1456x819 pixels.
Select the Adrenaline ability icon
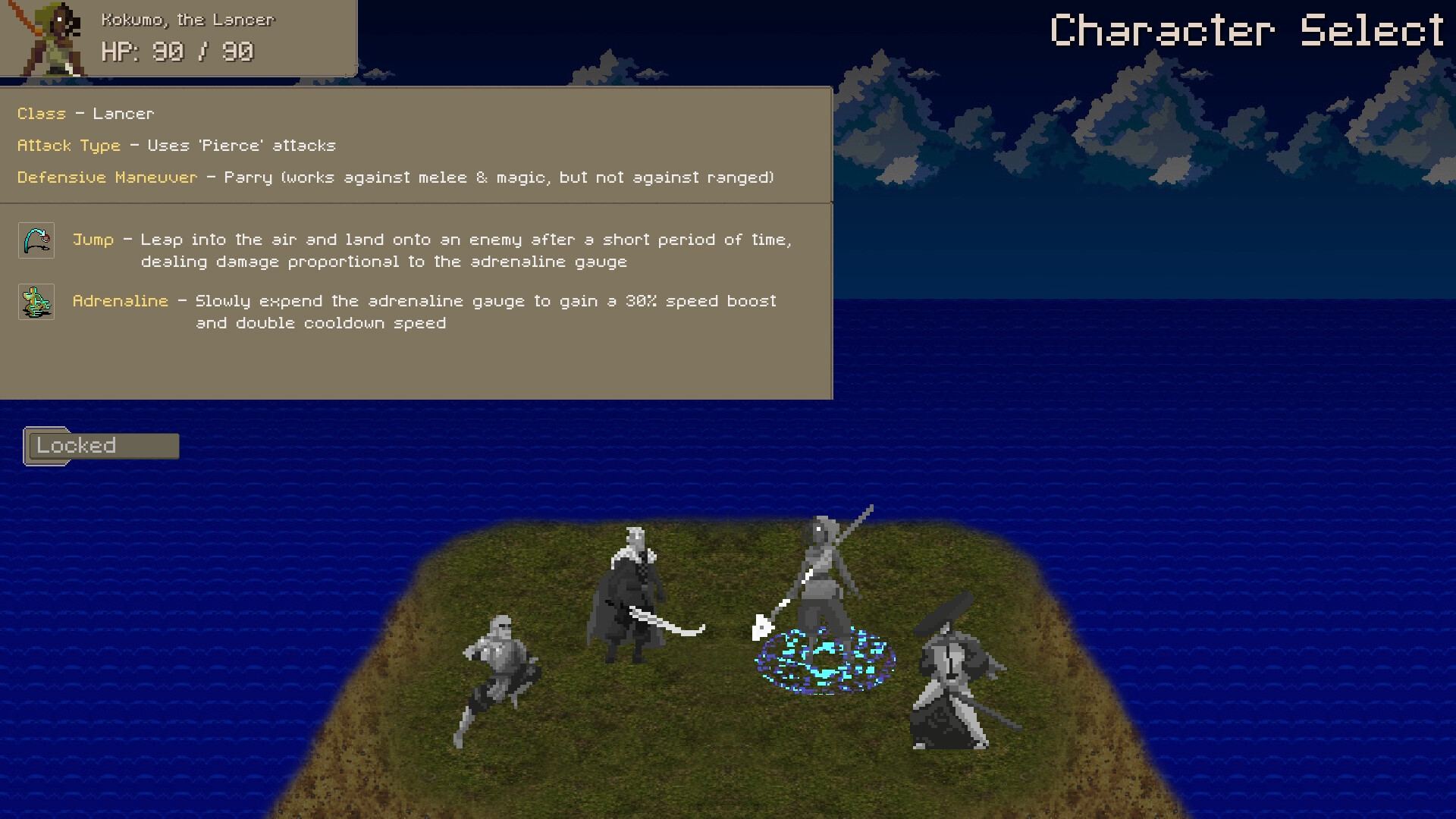36,302
